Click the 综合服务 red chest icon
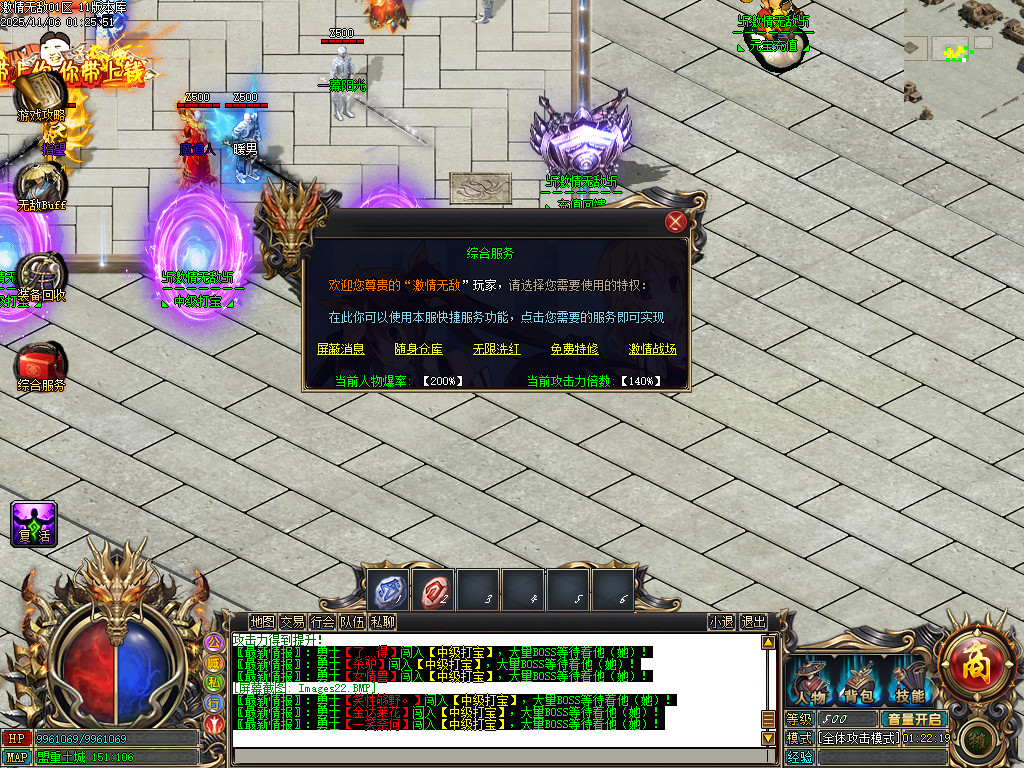The height and width of the screenshot is (768, 1024). coord(40,364)
